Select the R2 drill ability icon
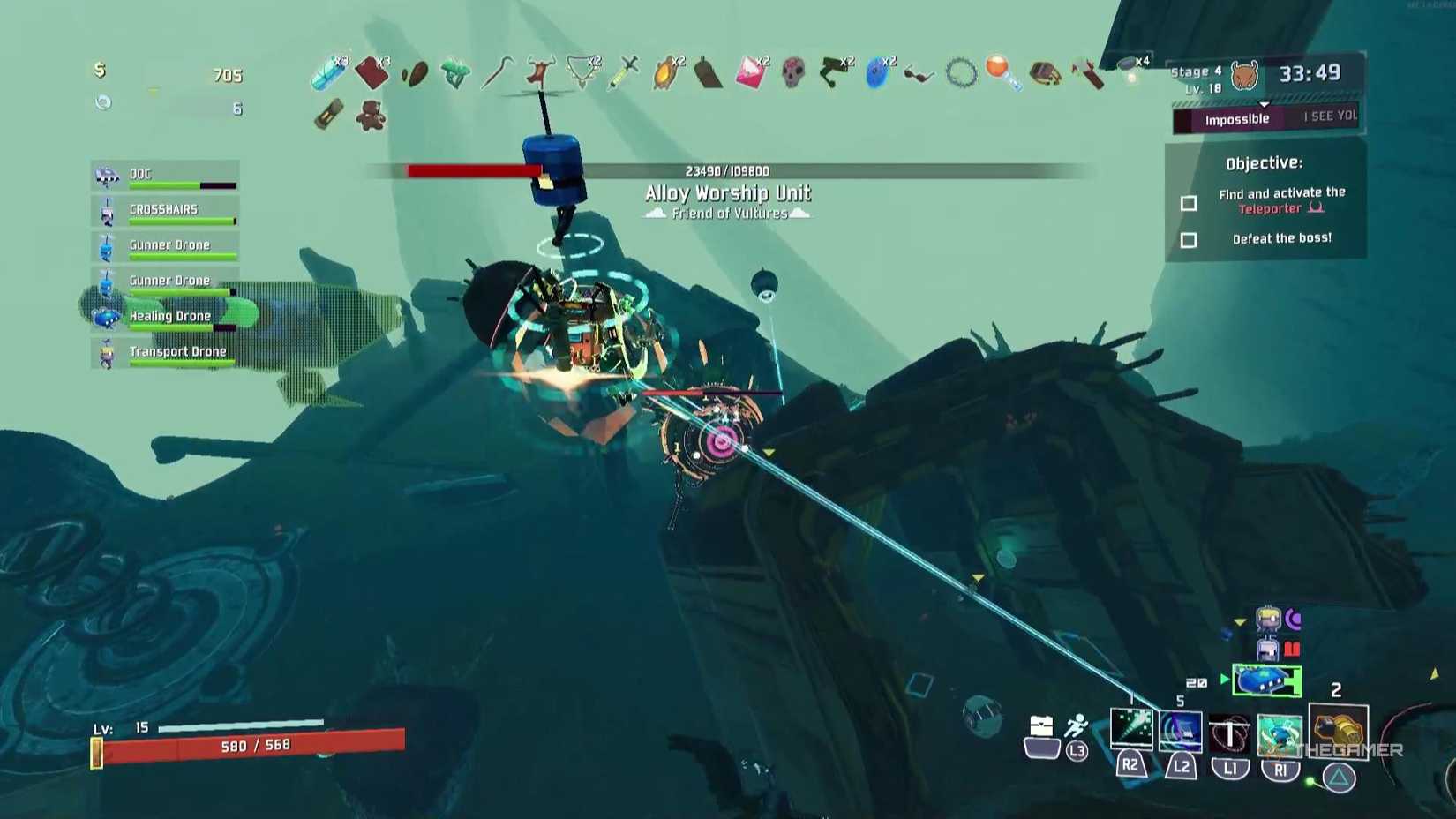 coord(1131,728)
